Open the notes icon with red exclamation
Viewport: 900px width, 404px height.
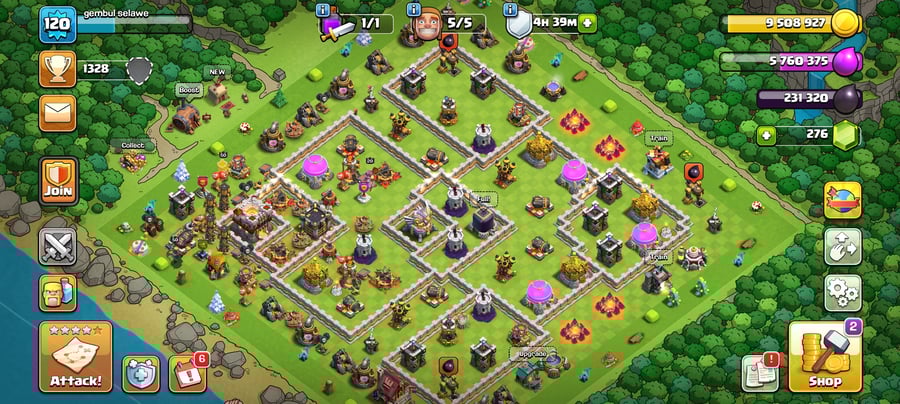[x=759, y=373]
